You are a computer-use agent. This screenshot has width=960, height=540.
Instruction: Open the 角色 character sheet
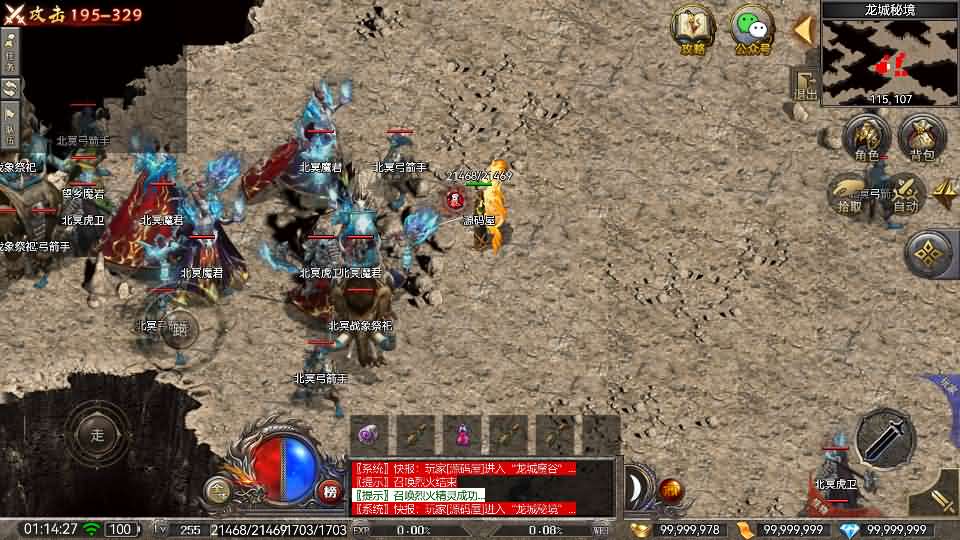click(866, 138)
